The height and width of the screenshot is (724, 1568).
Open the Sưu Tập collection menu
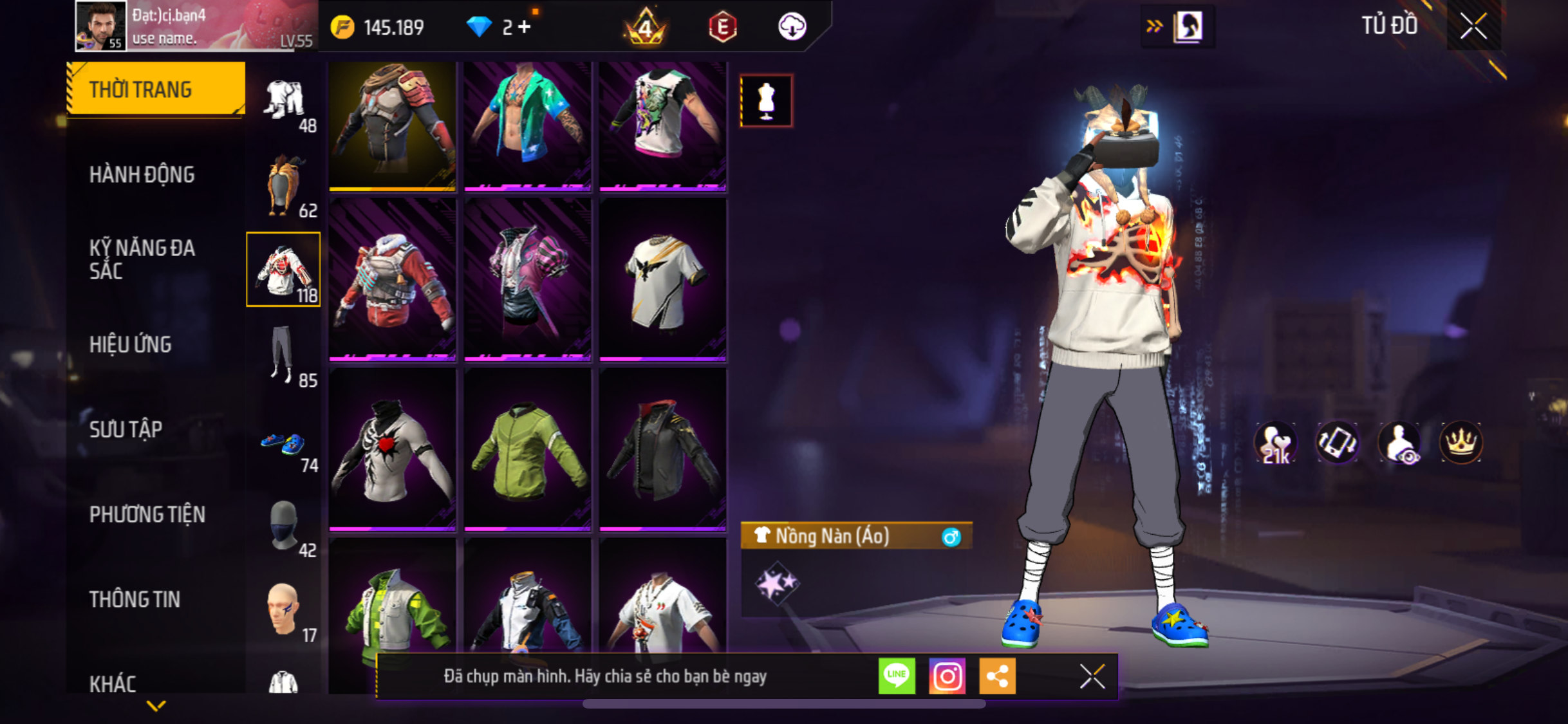tap(126, 429)
